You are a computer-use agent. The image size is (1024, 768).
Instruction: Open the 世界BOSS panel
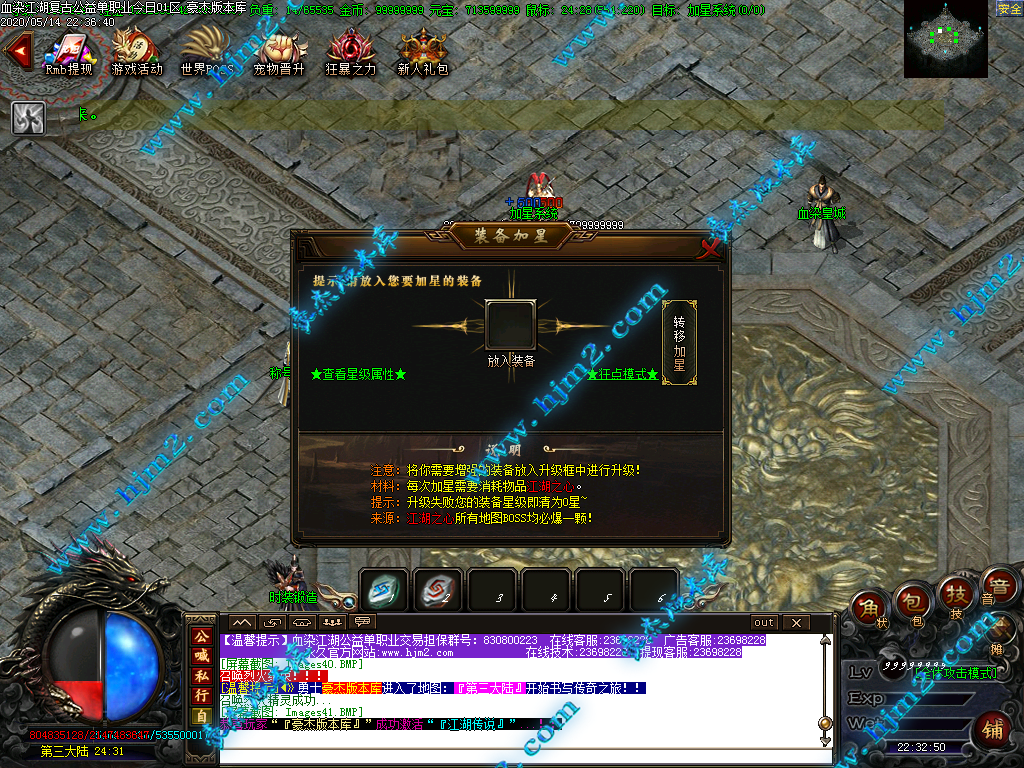click(x=206, y=52)
